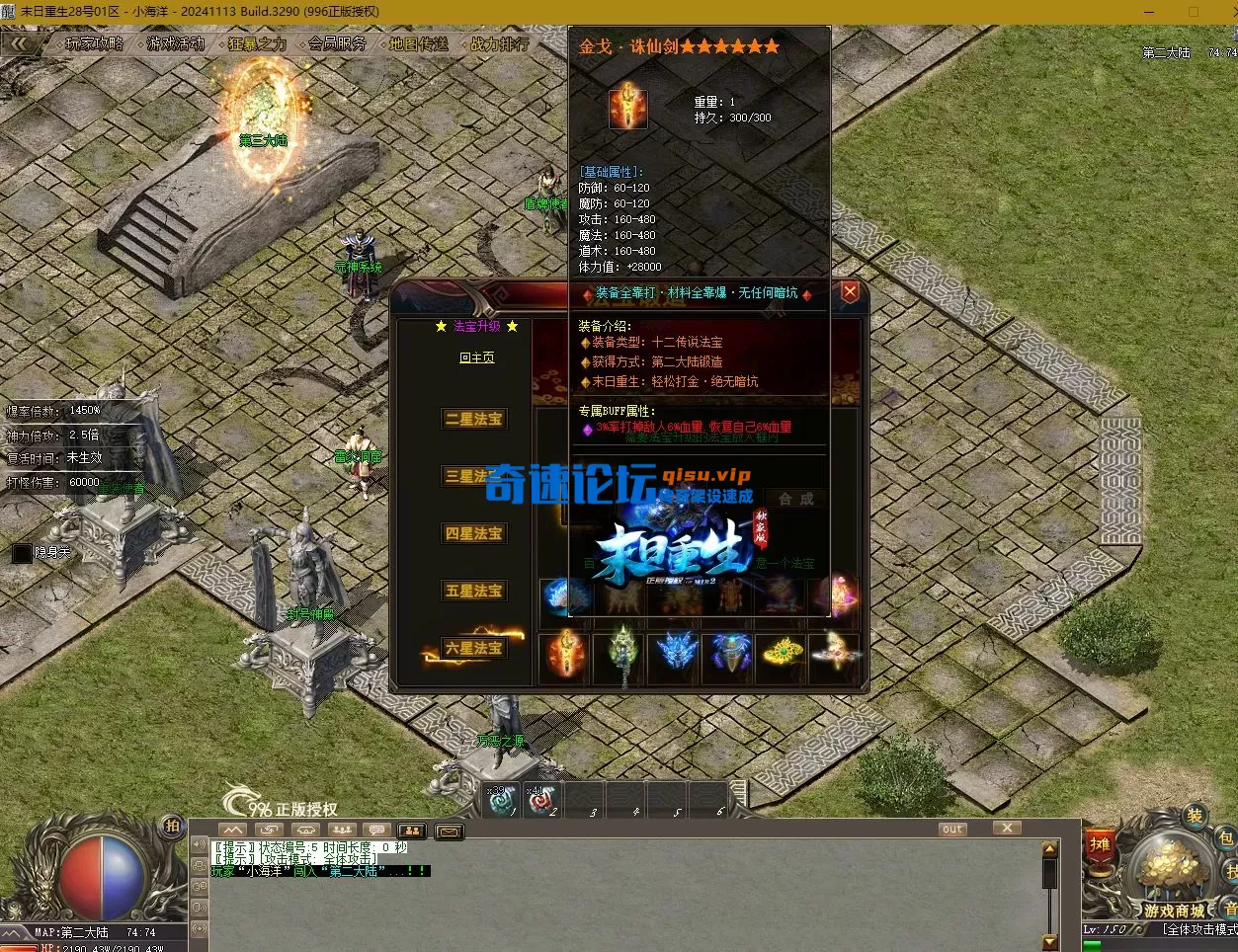Open the 游戏商城 game shop
Screen dimensions: 1238x952
coord(1174,910)
